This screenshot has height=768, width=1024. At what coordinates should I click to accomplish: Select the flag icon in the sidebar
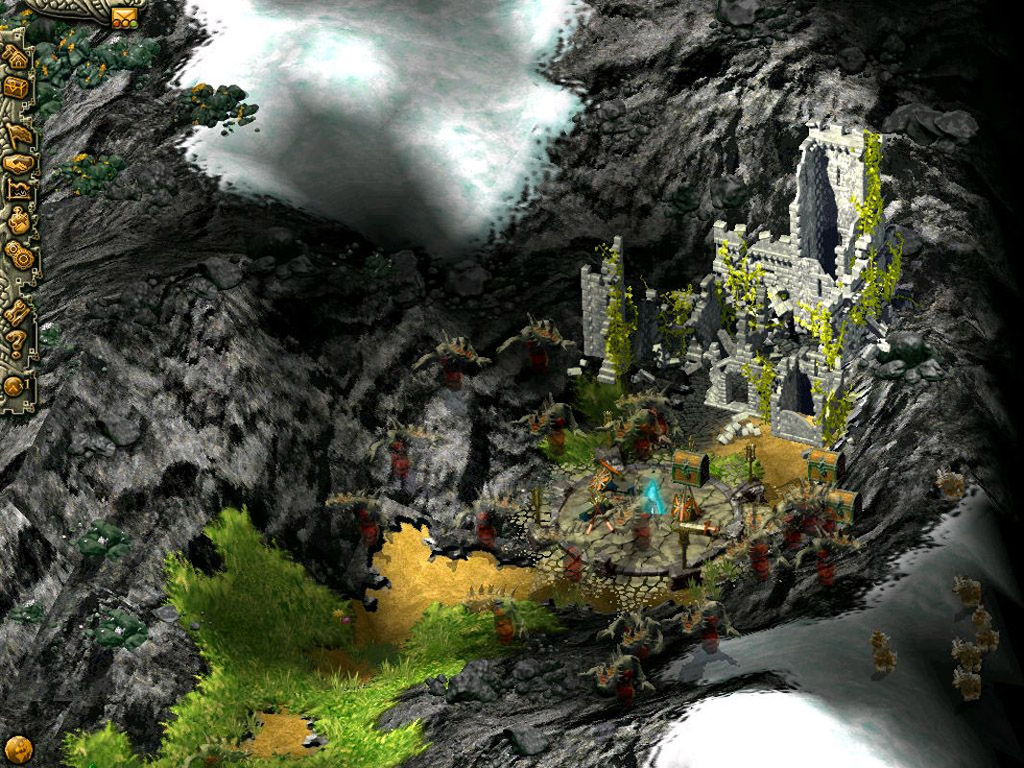(x=17, y=131)
